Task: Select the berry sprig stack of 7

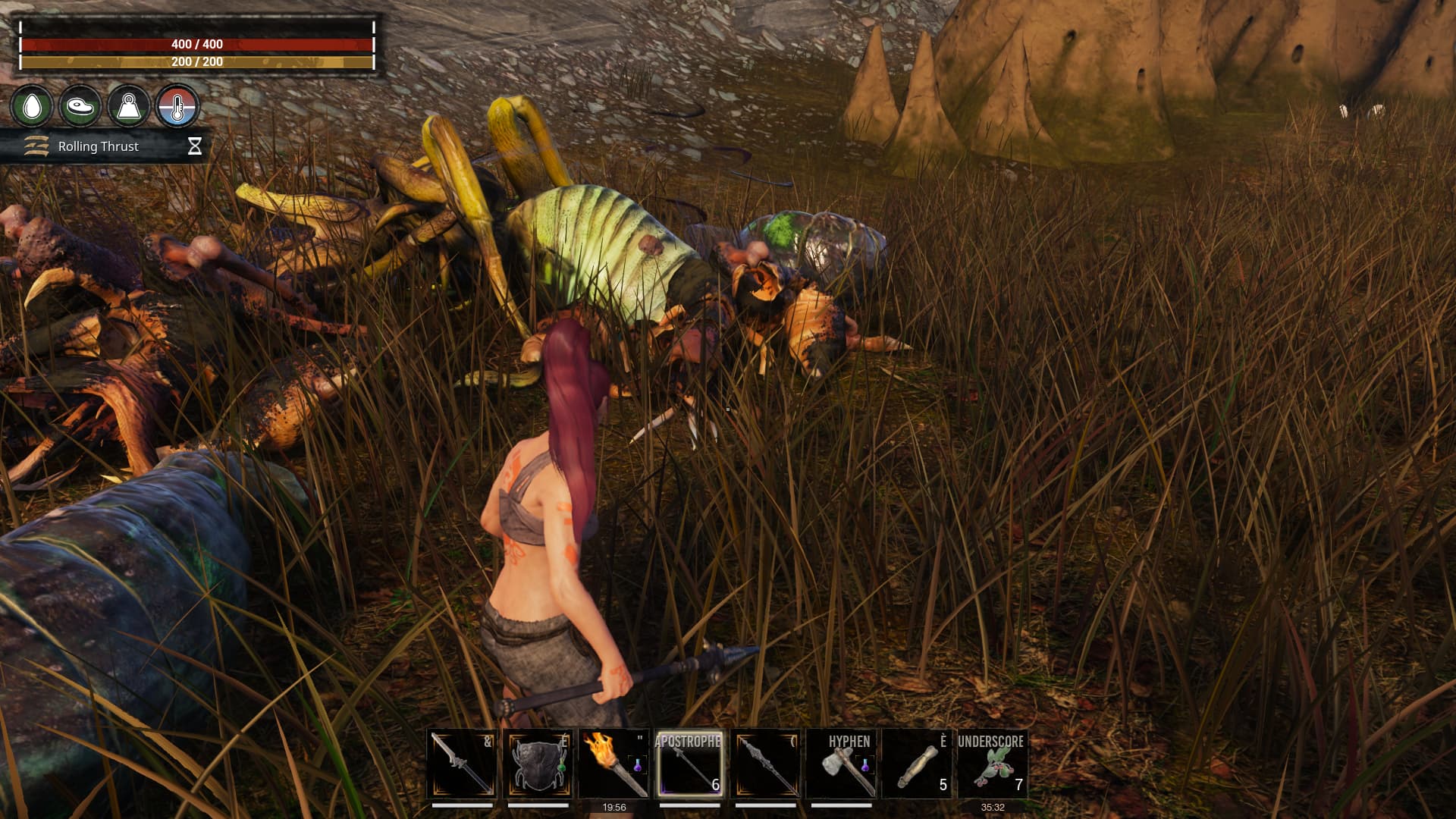Action: (x=993, y=763)
